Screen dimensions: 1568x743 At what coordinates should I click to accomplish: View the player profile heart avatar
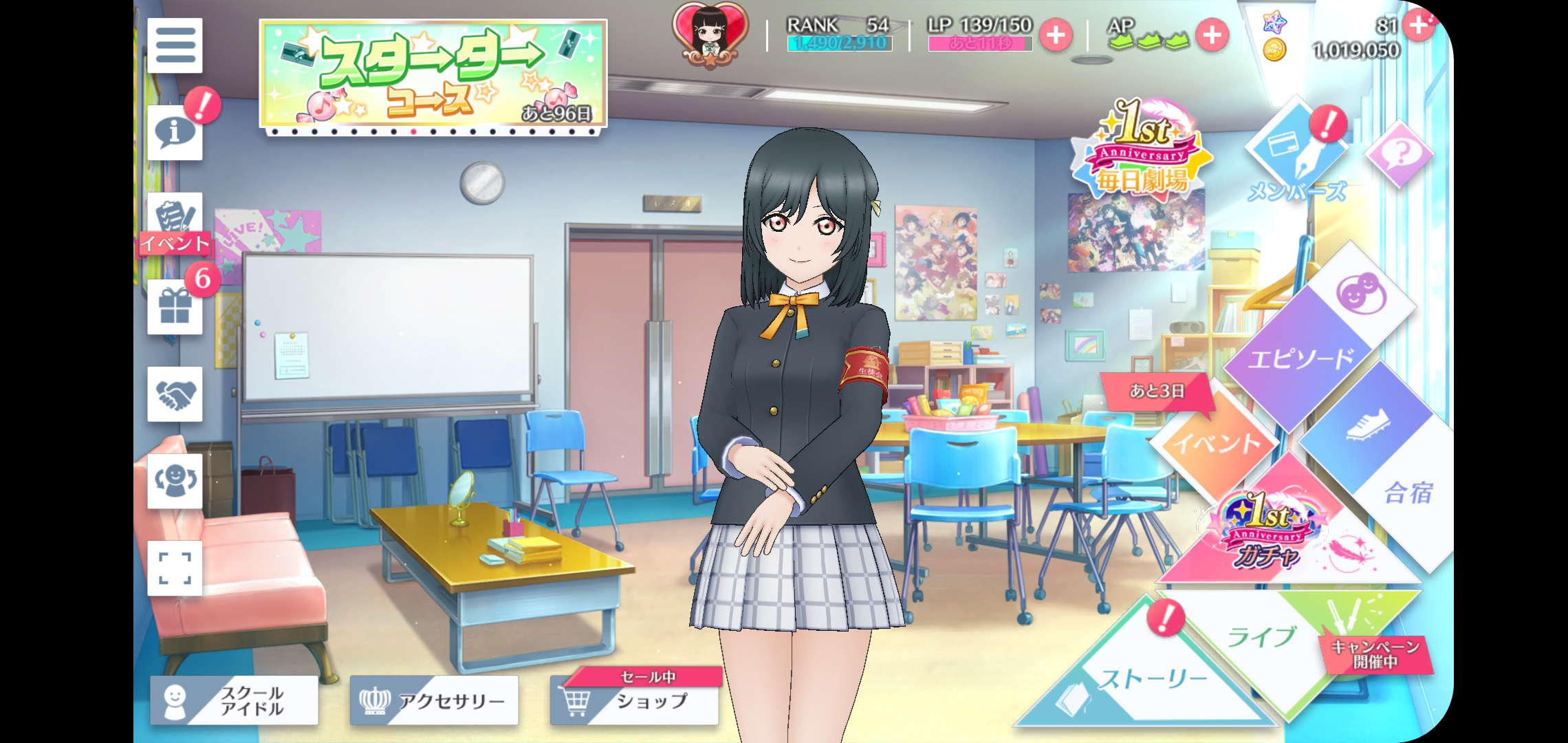click(x=708, y=34)
